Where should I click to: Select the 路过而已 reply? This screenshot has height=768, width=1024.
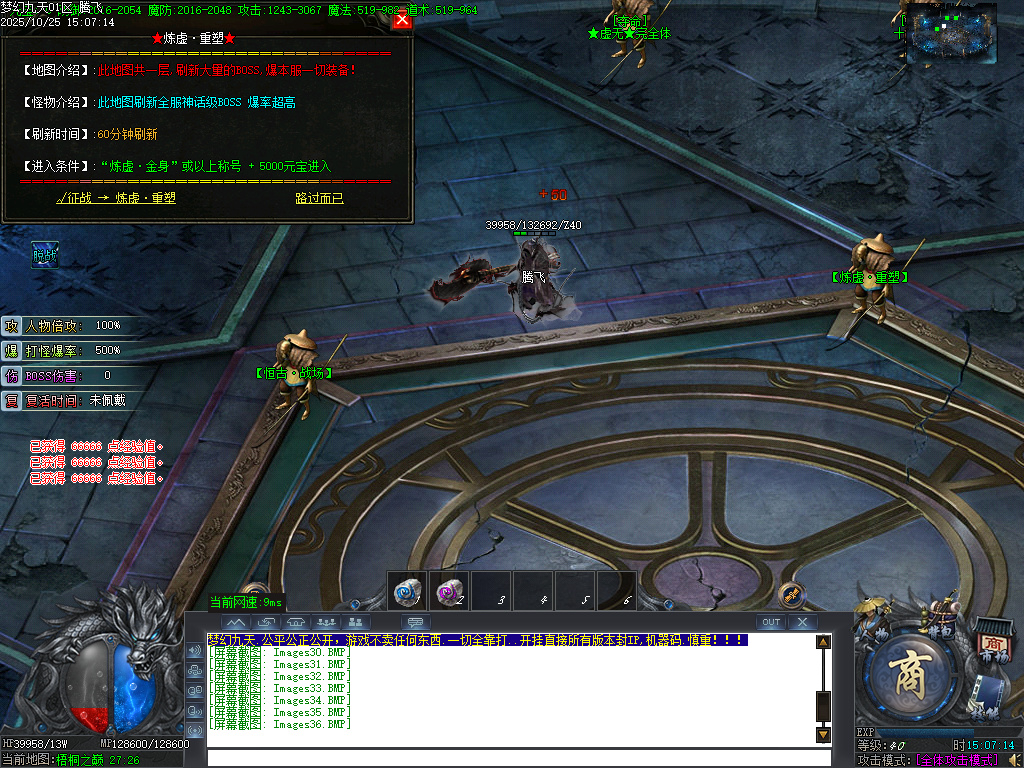319,198
